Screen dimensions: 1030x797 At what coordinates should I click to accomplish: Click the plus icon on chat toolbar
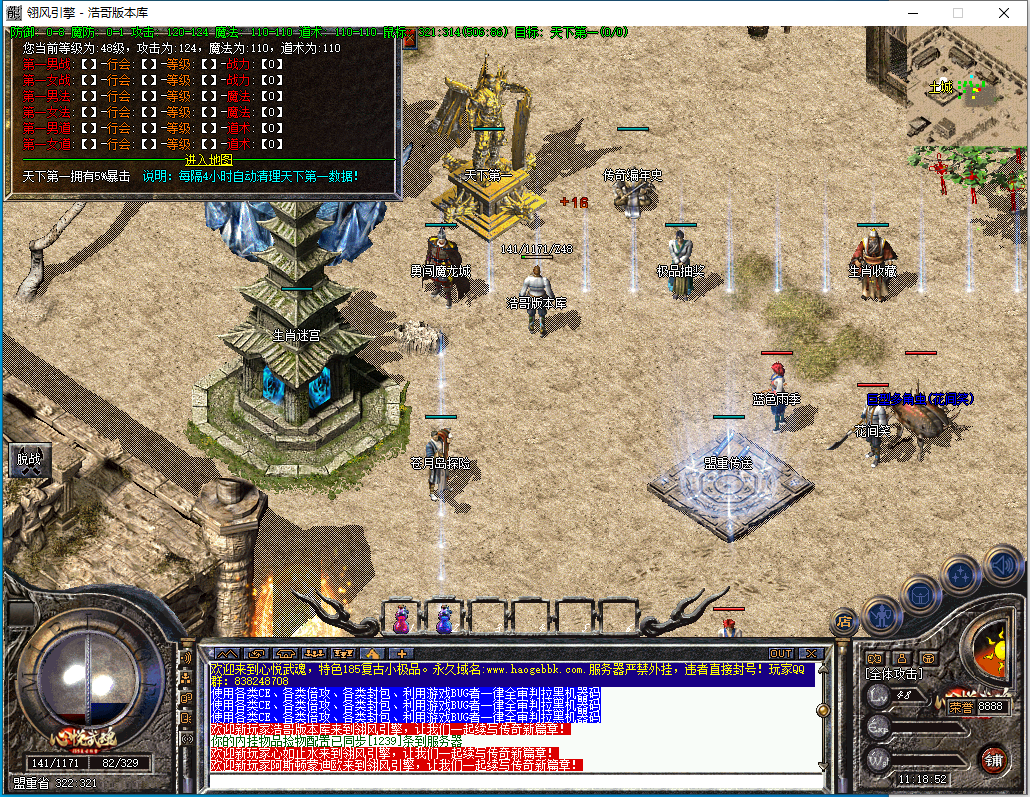click(402, 654)
